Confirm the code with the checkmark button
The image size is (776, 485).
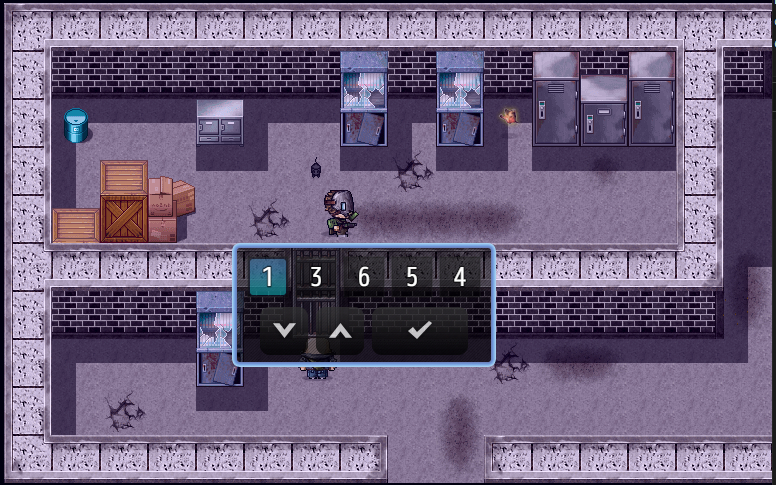(420, 330)
